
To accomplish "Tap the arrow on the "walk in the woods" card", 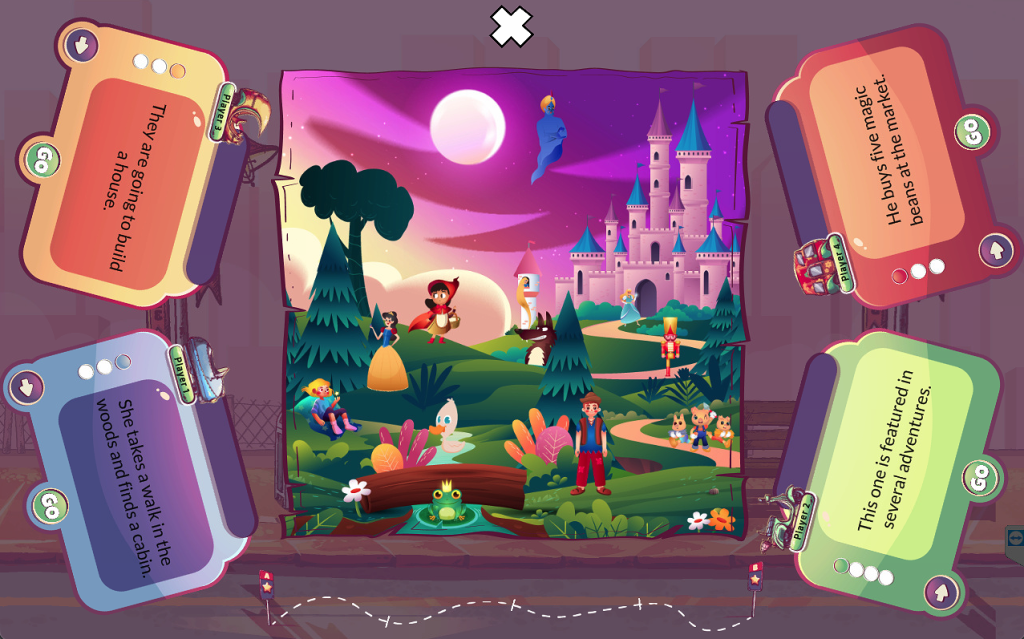I will tap(26, 386).
